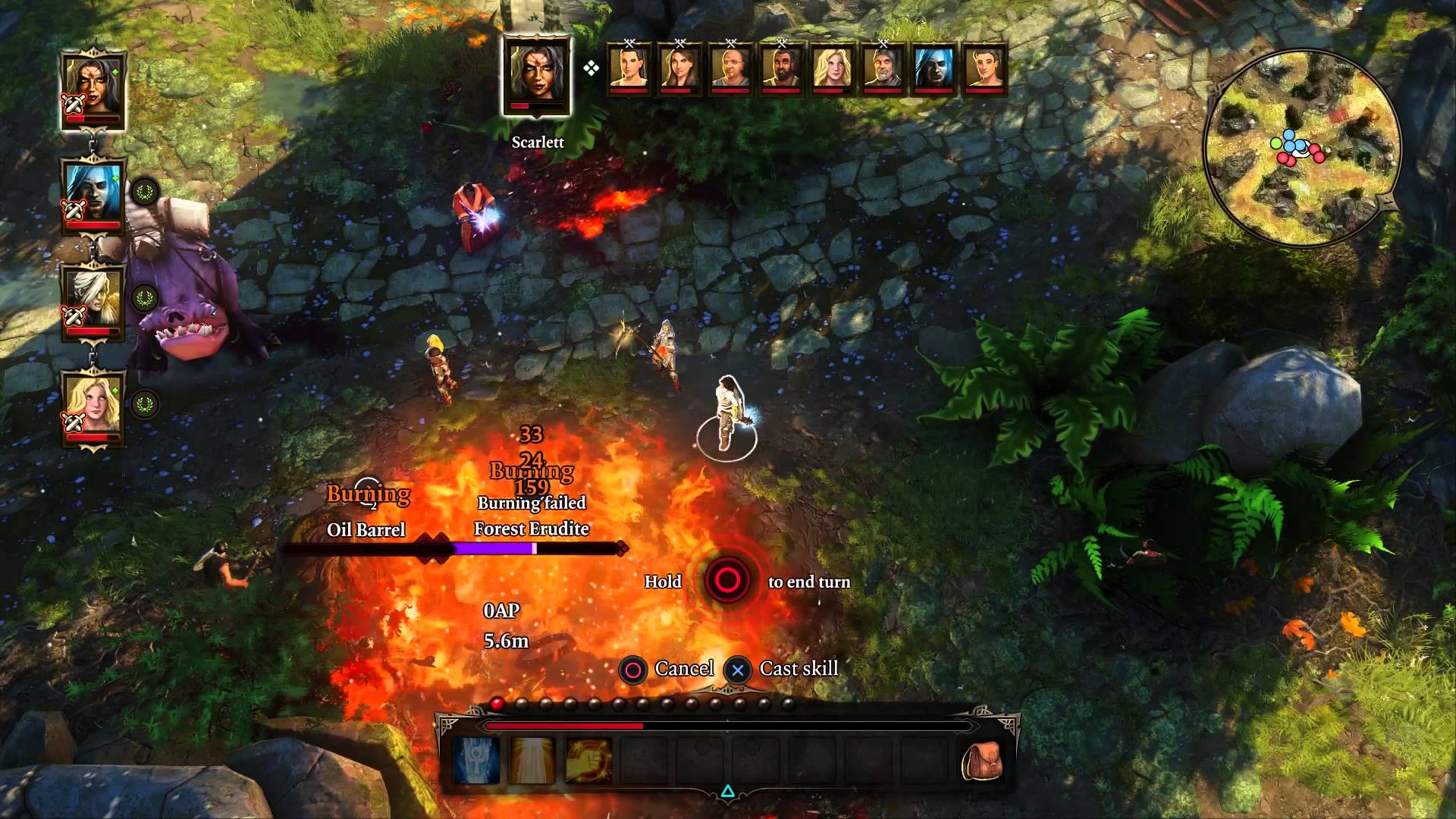
Task: Pick the blonde woman's party portrait
Action: tap(94, 406)
